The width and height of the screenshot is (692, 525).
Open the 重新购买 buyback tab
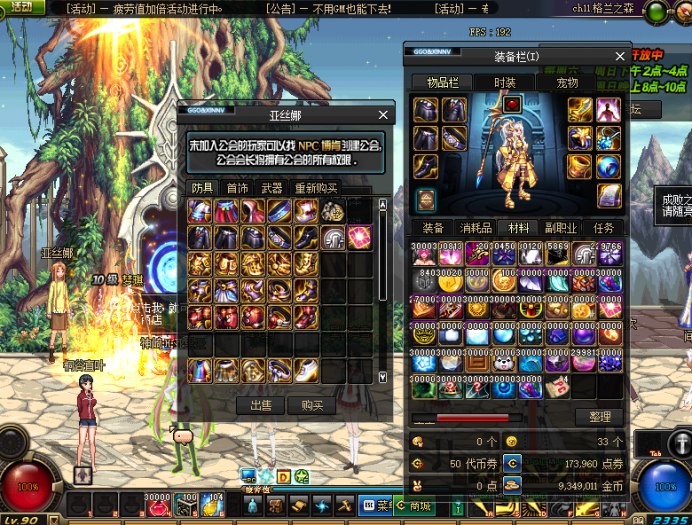pos(315,188)
